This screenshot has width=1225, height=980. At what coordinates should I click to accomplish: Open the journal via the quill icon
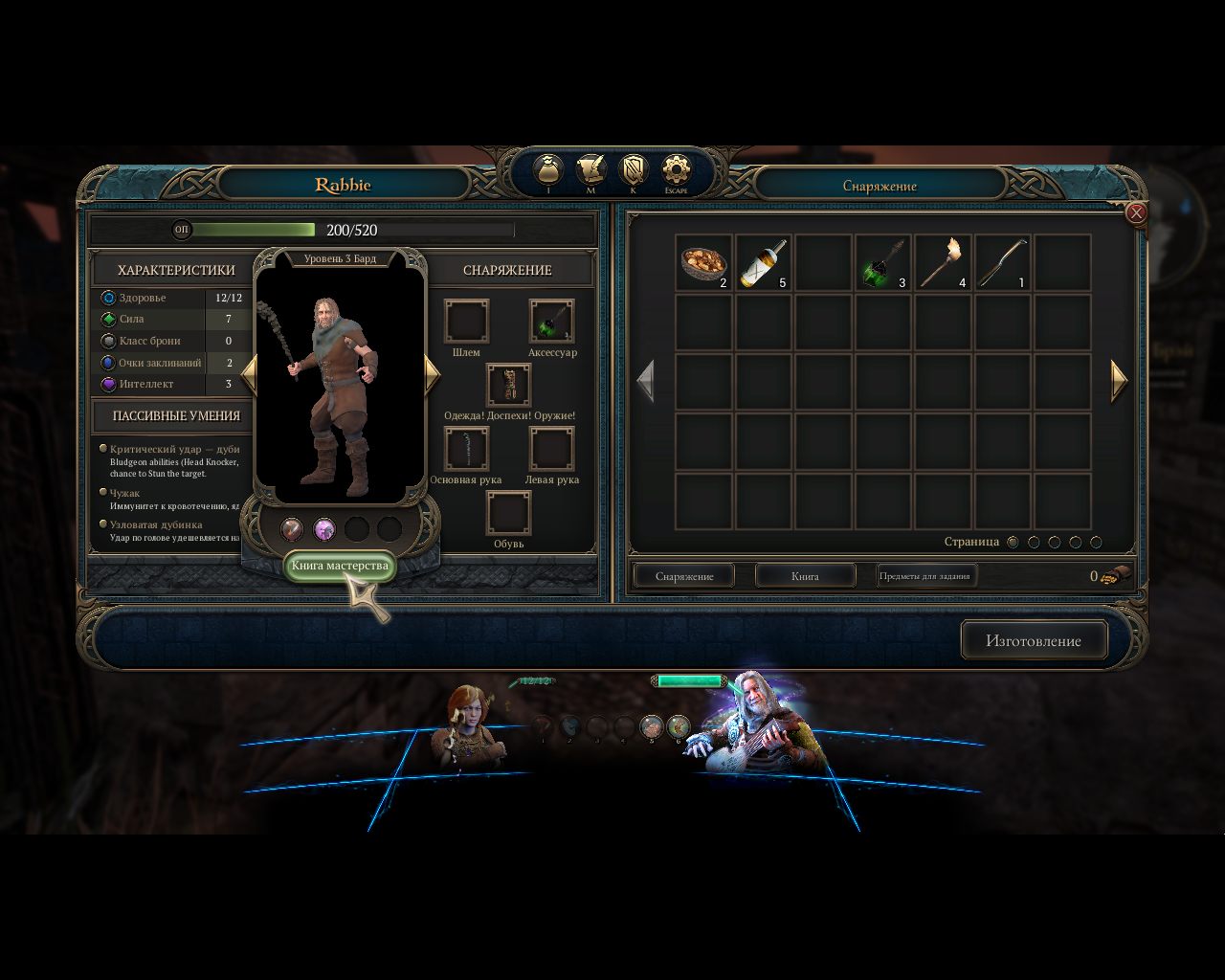point(590,170)
